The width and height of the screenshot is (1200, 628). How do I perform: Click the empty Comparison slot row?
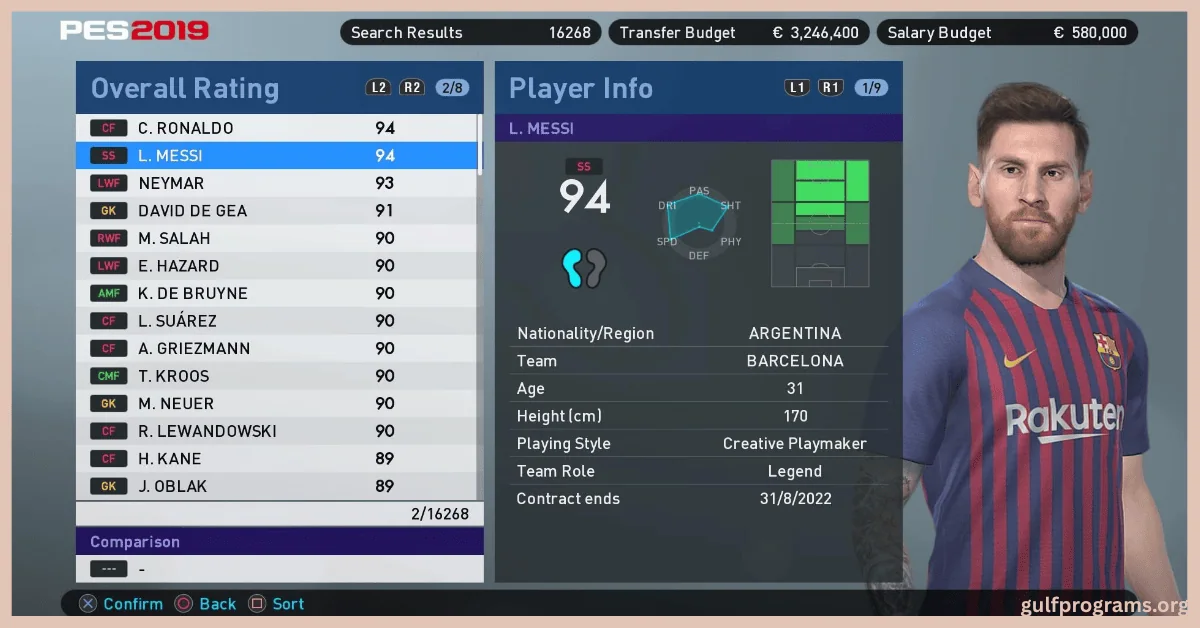[279, 569]
